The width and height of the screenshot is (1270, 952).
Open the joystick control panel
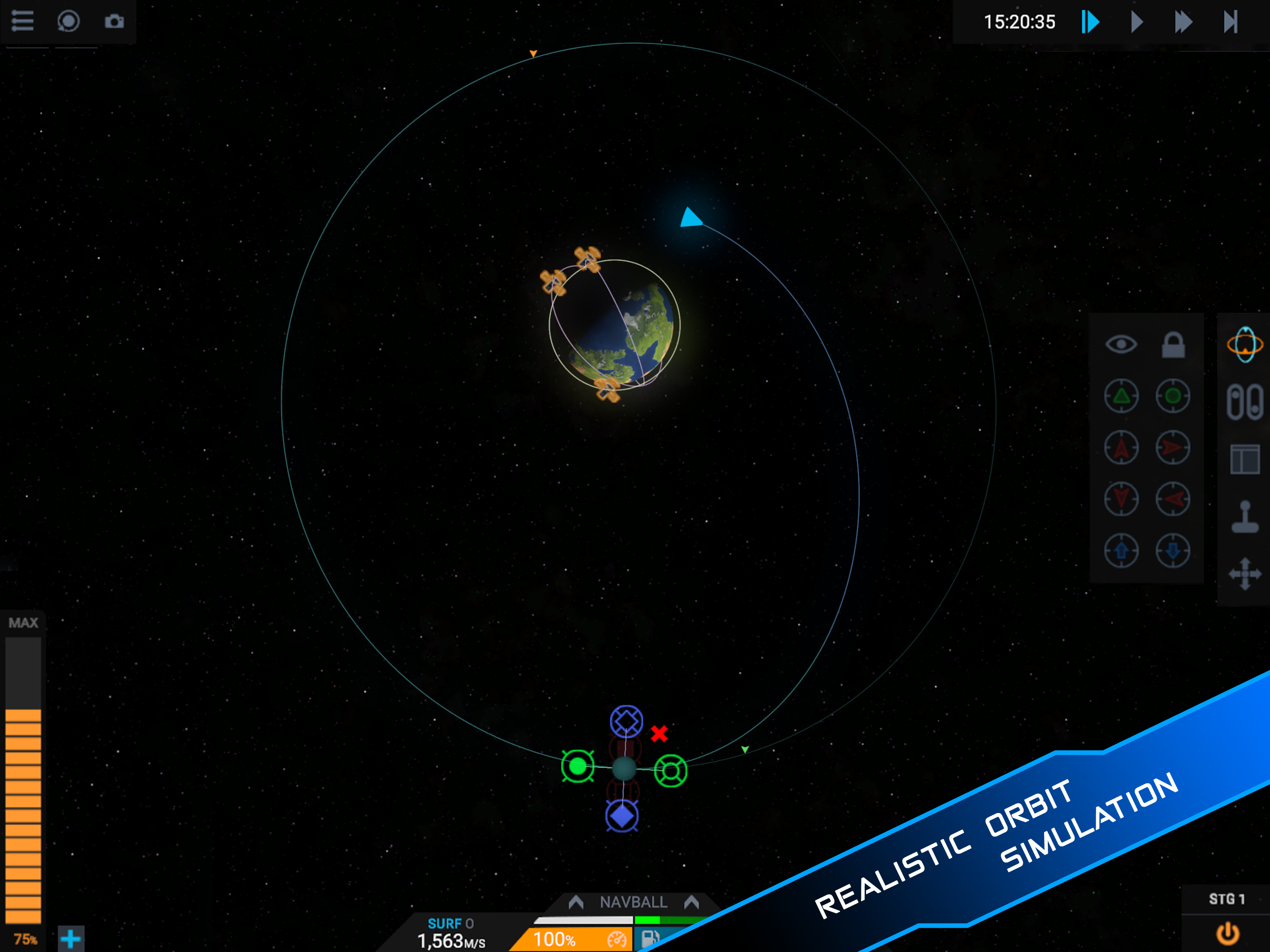coord(1244,517)
